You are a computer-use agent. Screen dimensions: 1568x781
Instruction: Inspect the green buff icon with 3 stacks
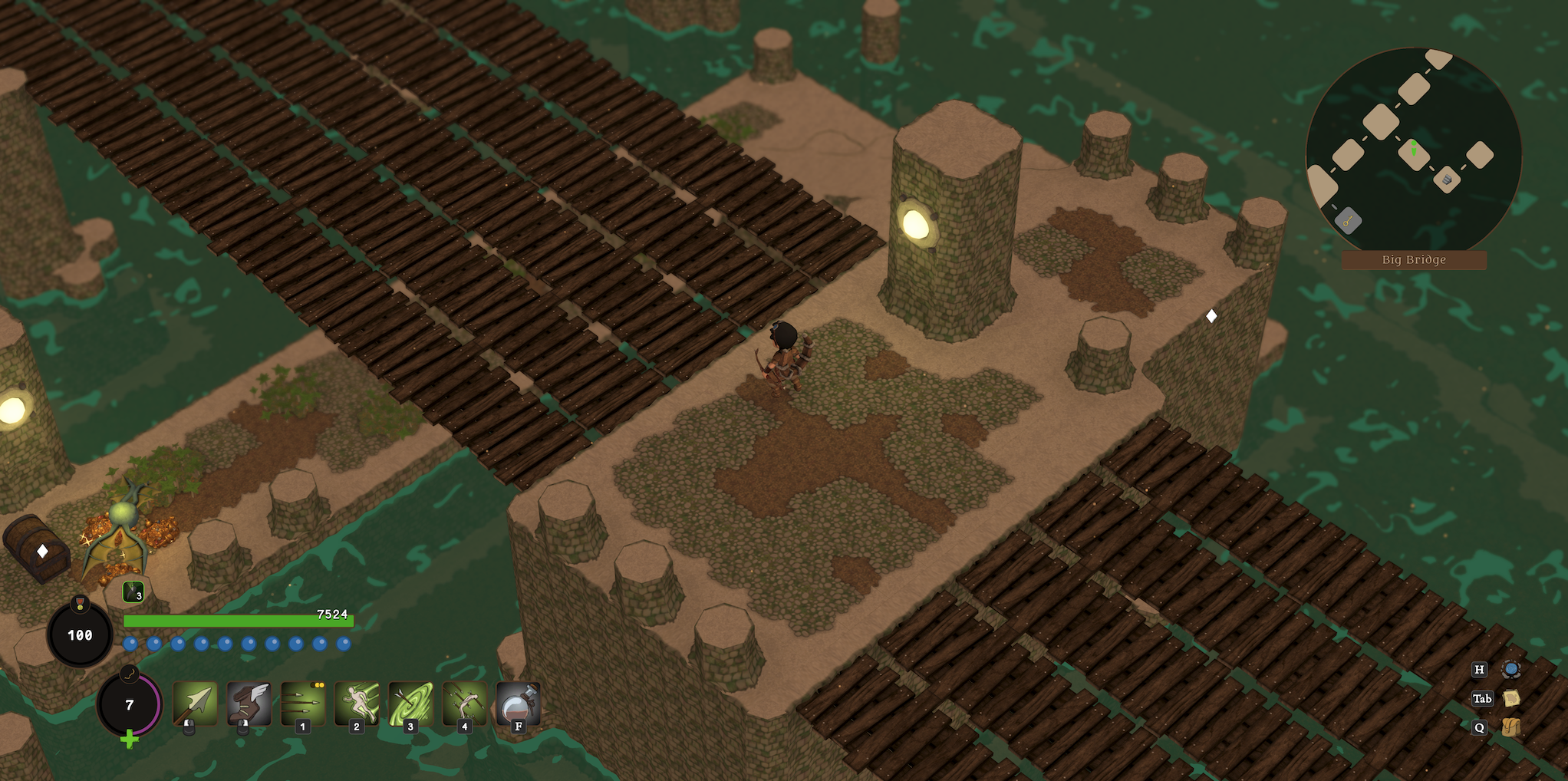(x=133, y=592)
